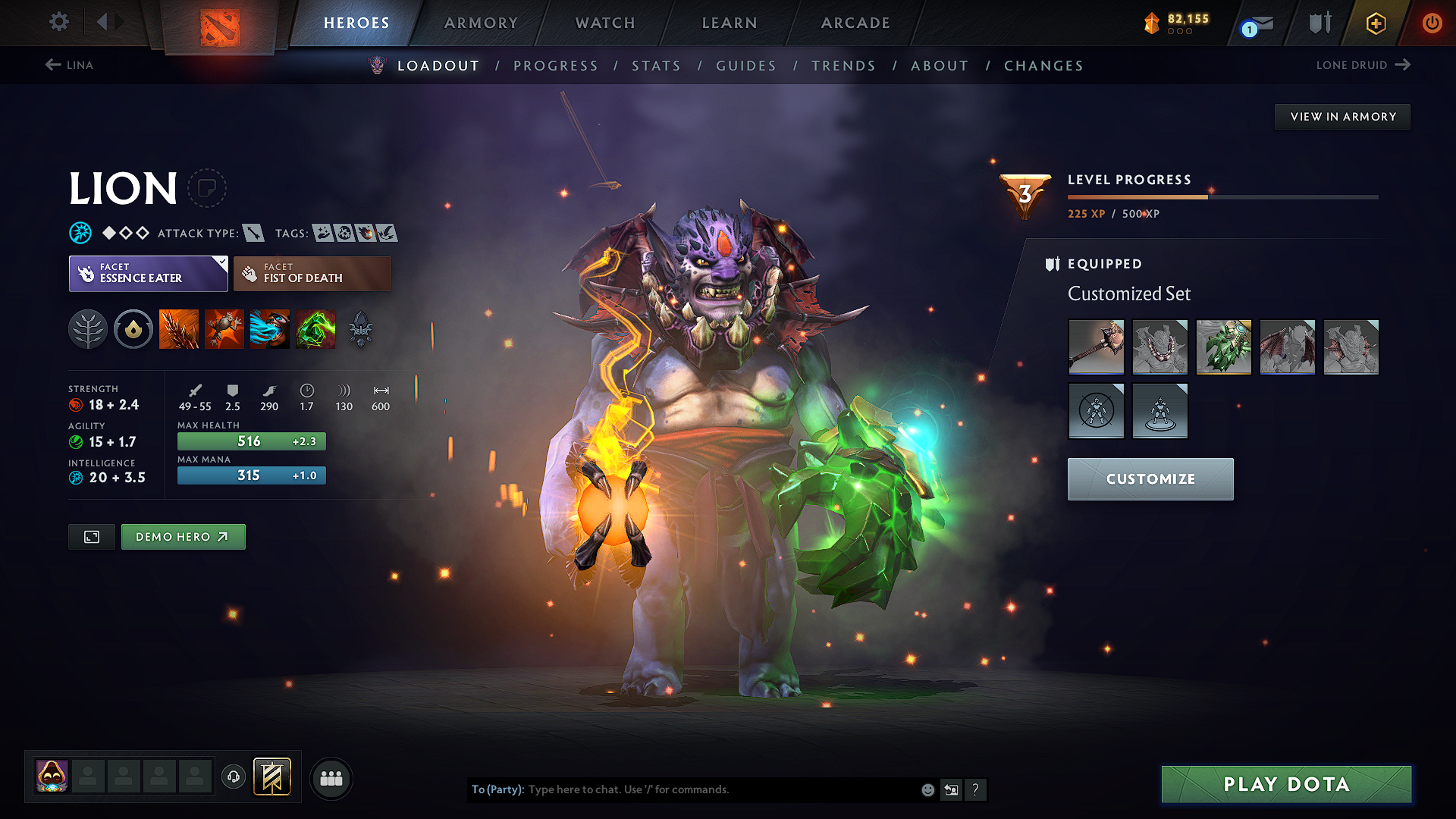Viewport: 1456px width, 819px height.
Task: Click the View in Armory button
Action: point(1342,117)
